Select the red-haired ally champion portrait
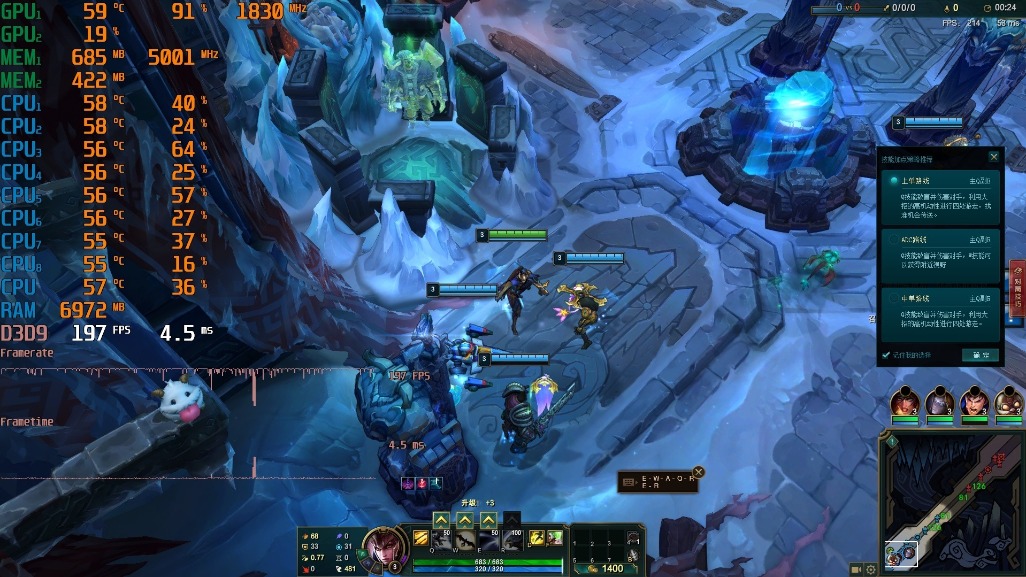 tap(905, 402)
